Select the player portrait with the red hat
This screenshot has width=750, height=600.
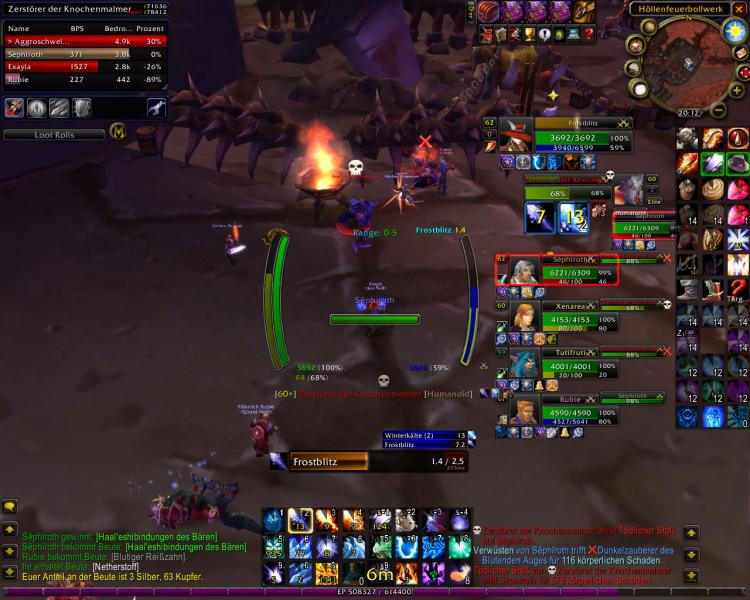(x=516, y=137)
